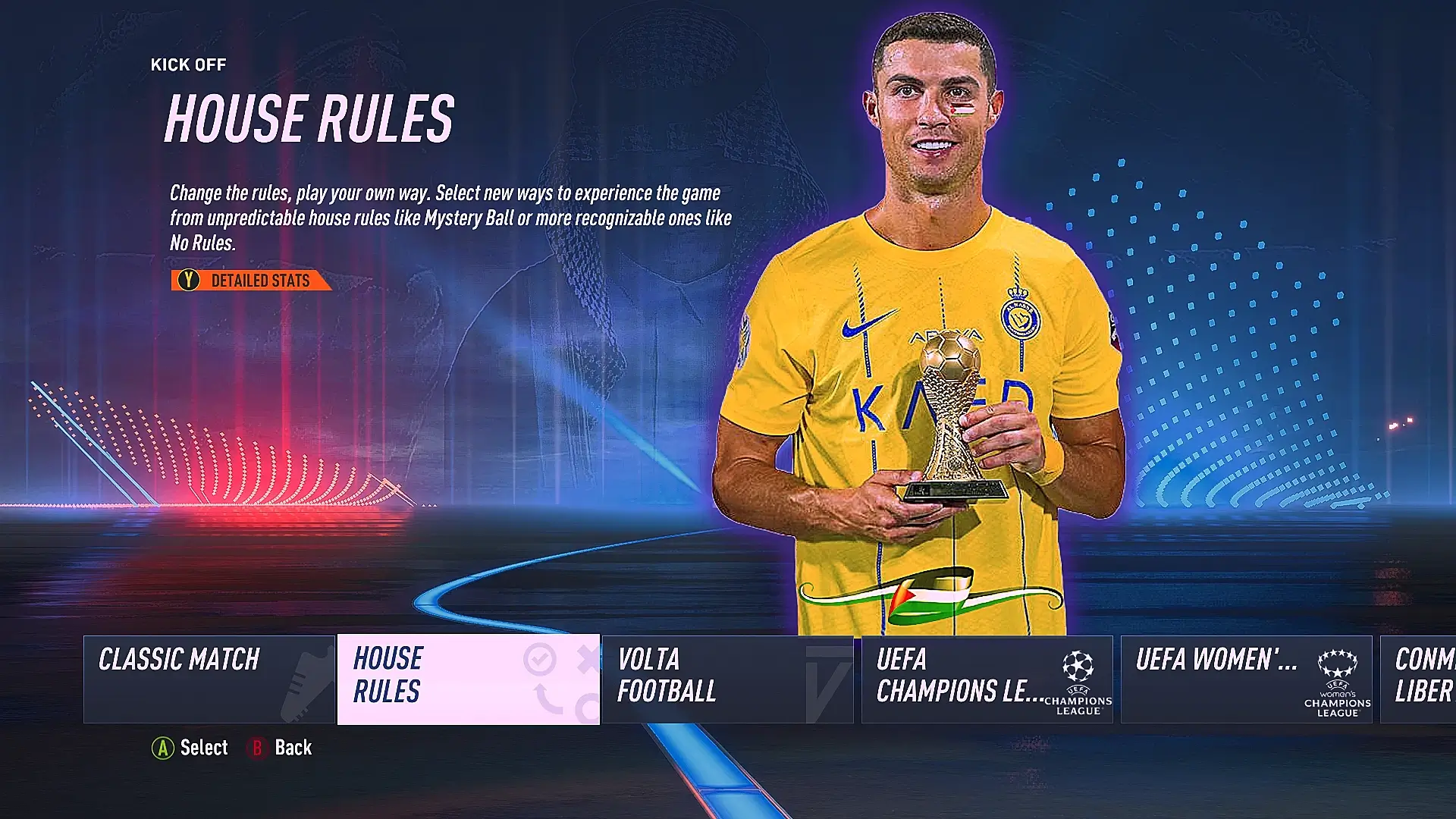Open Volta Football mode
Viewport: 1456px width, 819px height.
[727, 679]
